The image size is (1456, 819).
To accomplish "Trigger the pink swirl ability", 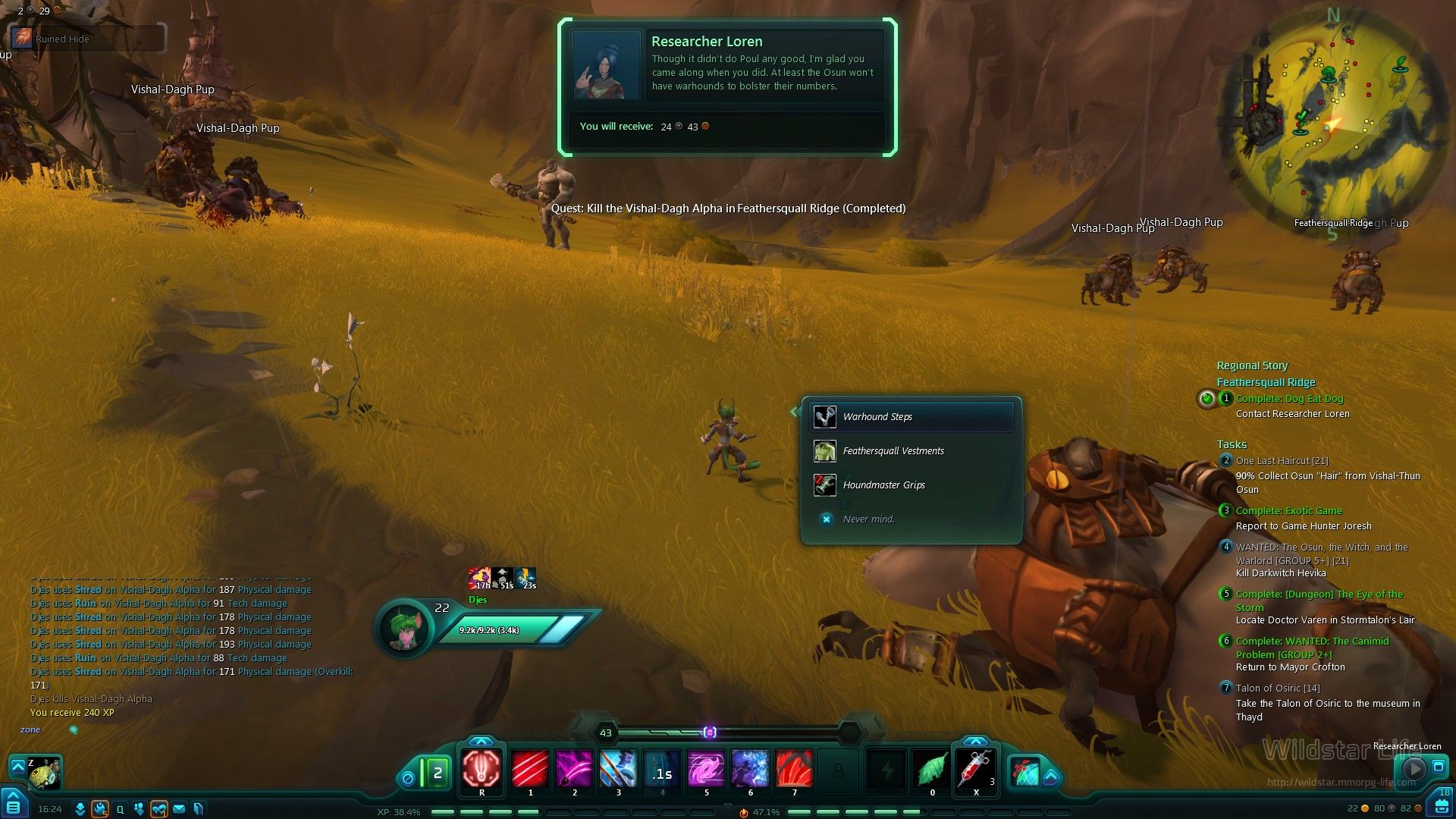I will (x=706, y=770).
